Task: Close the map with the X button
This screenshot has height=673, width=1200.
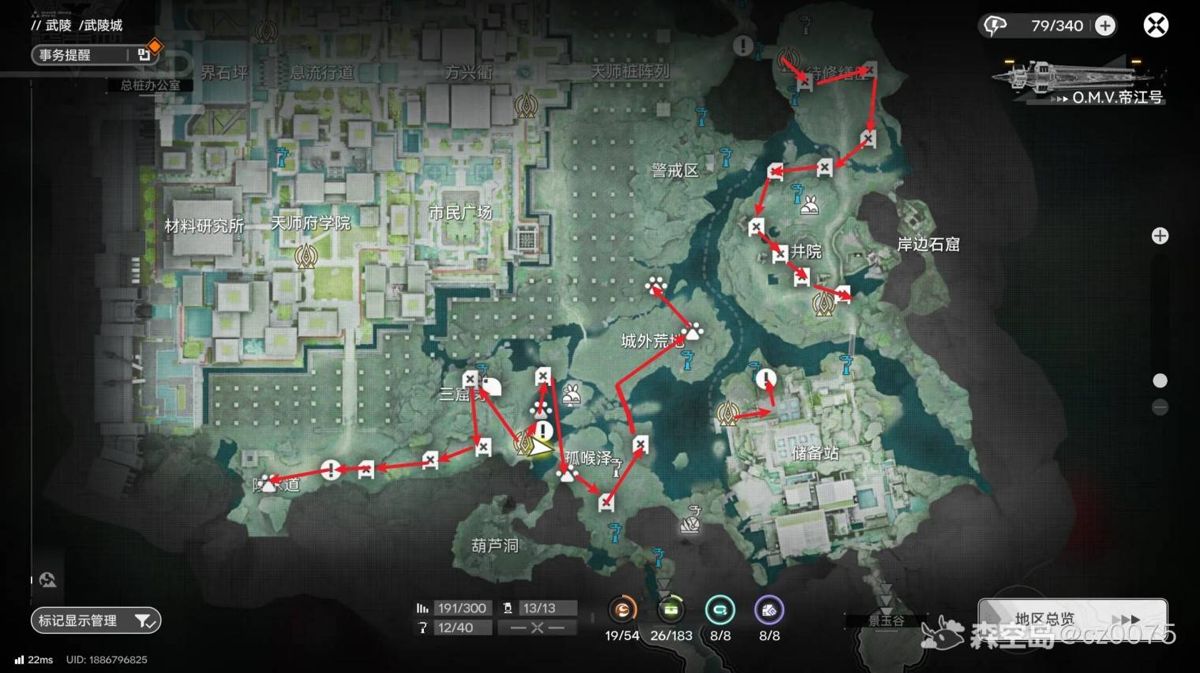Action: pos(1156,26)
